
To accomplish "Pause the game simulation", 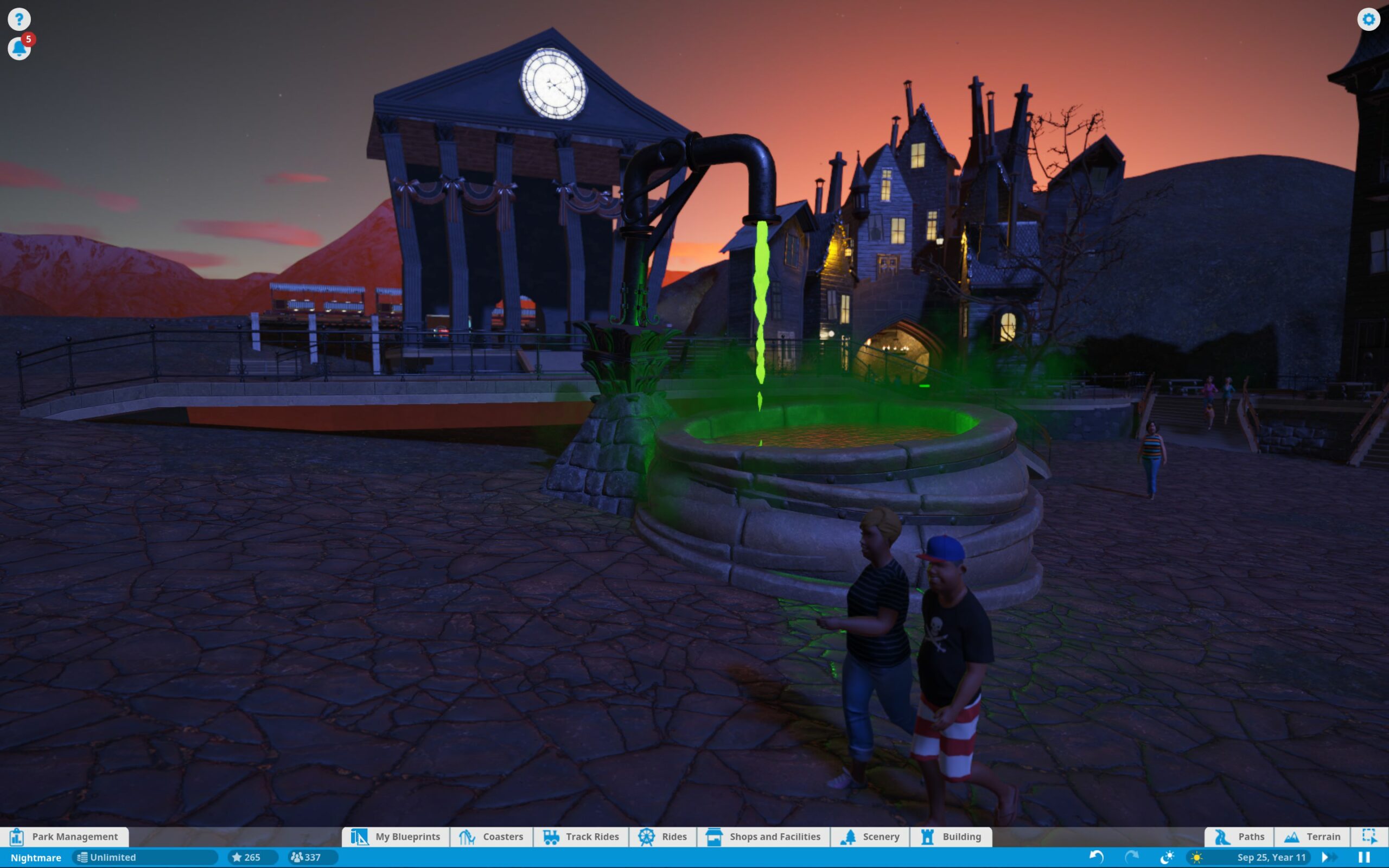I will coord(1365,857).
